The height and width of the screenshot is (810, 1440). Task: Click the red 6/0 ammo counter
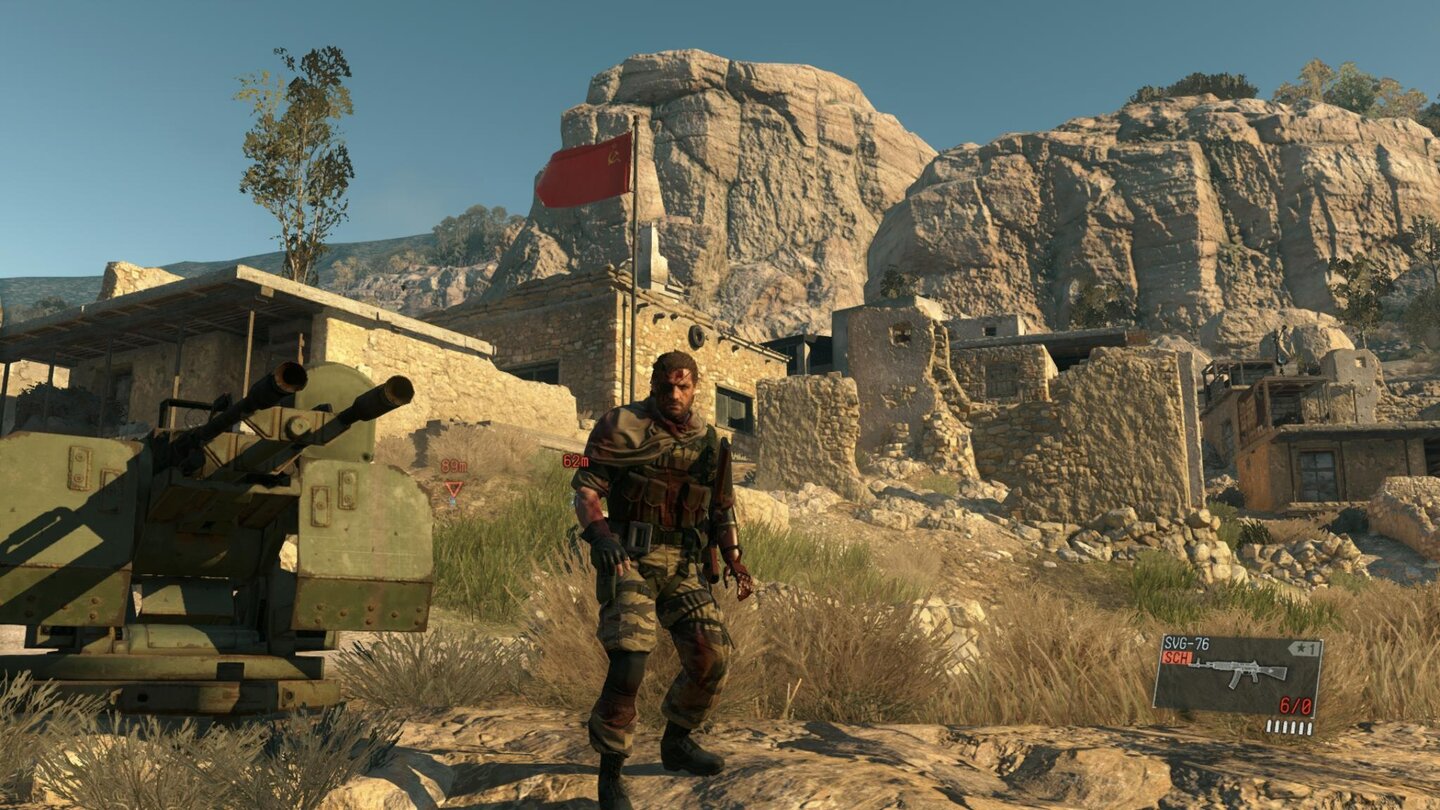click(1295, 705)
